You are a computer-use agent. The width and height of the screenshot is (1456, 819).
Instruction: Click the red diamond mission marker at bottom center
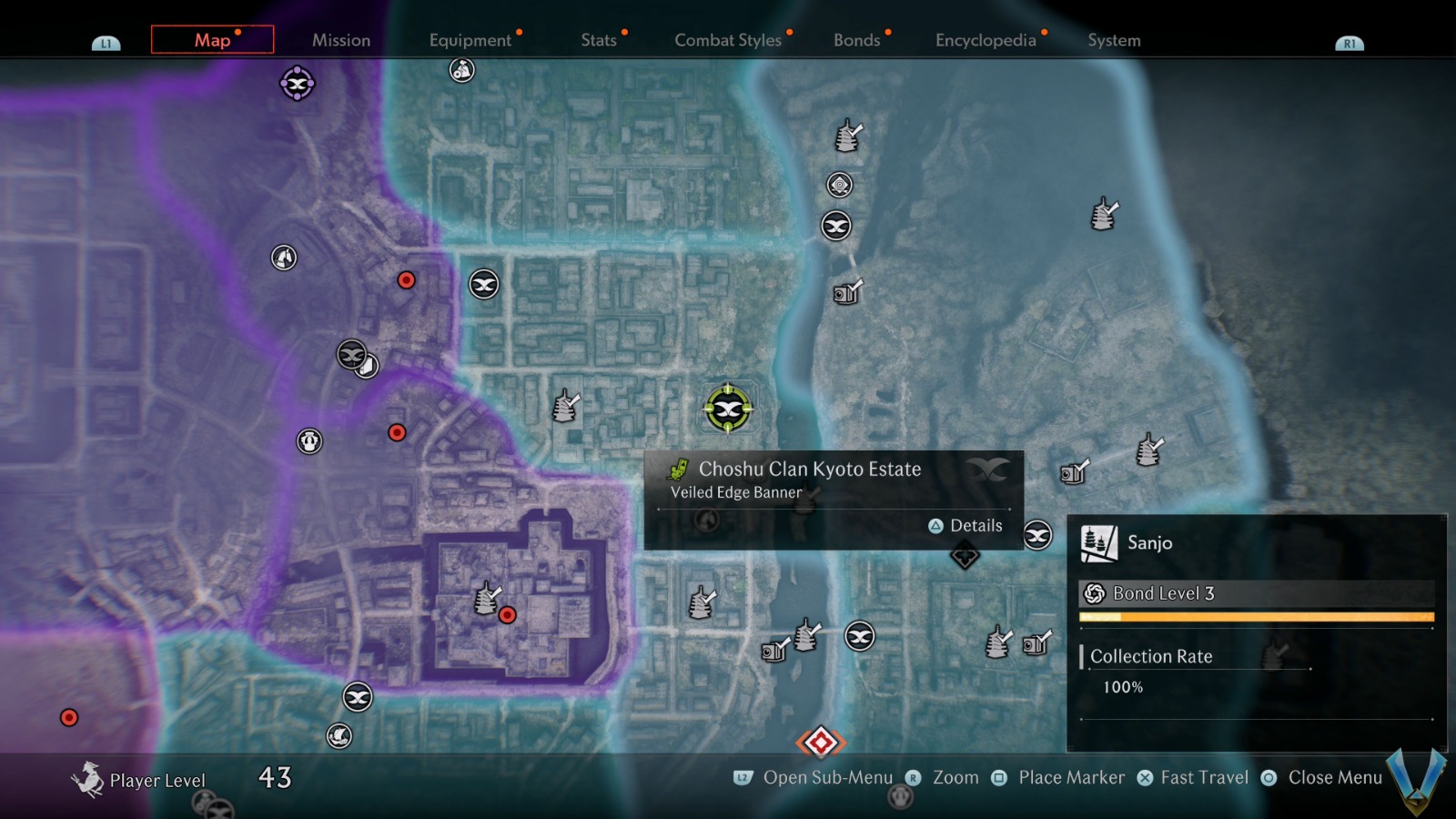(x=820, y=742)
